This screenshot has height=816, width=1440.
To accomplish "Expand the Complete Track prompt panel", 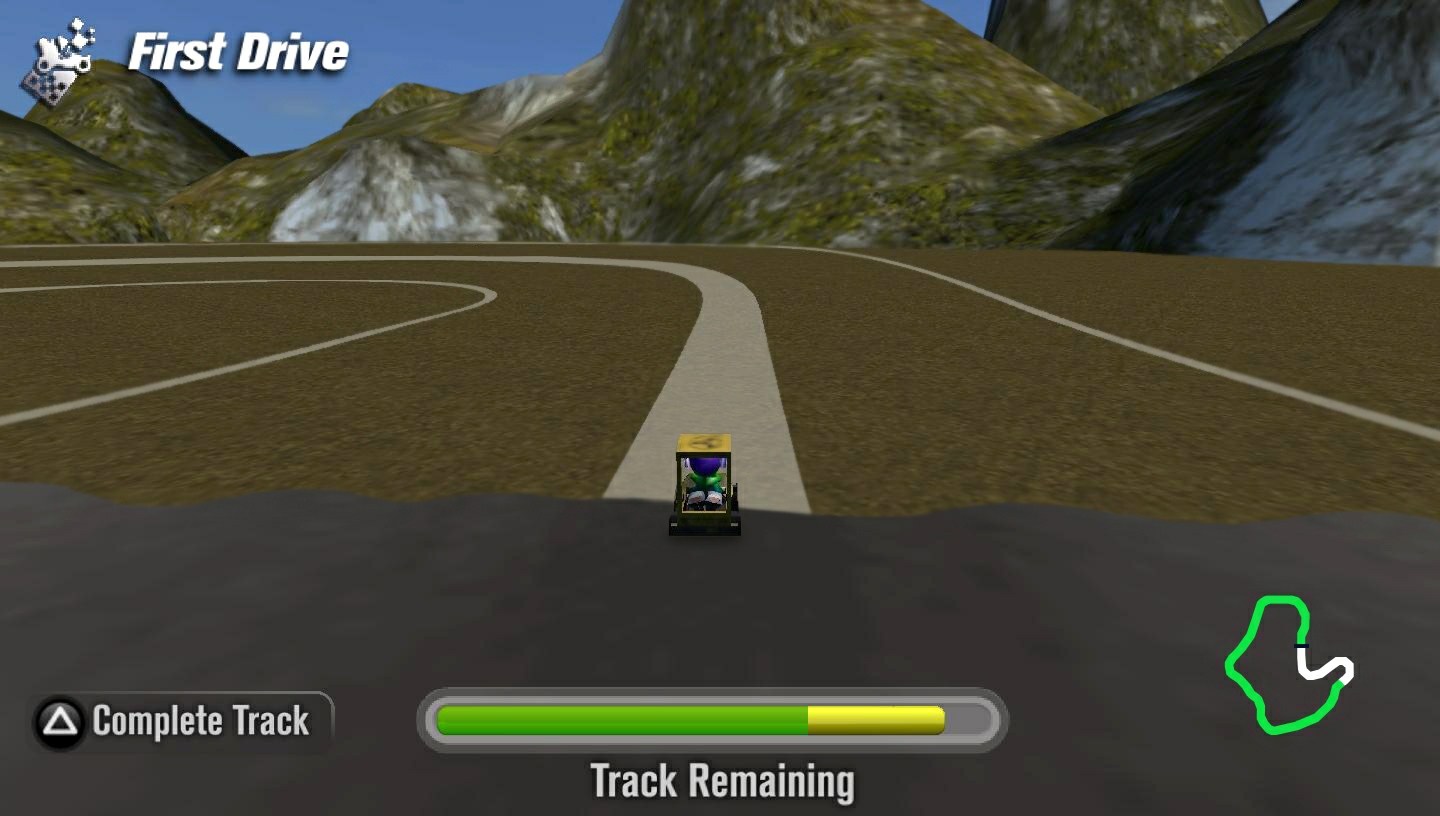I will (x=175, y=718).
